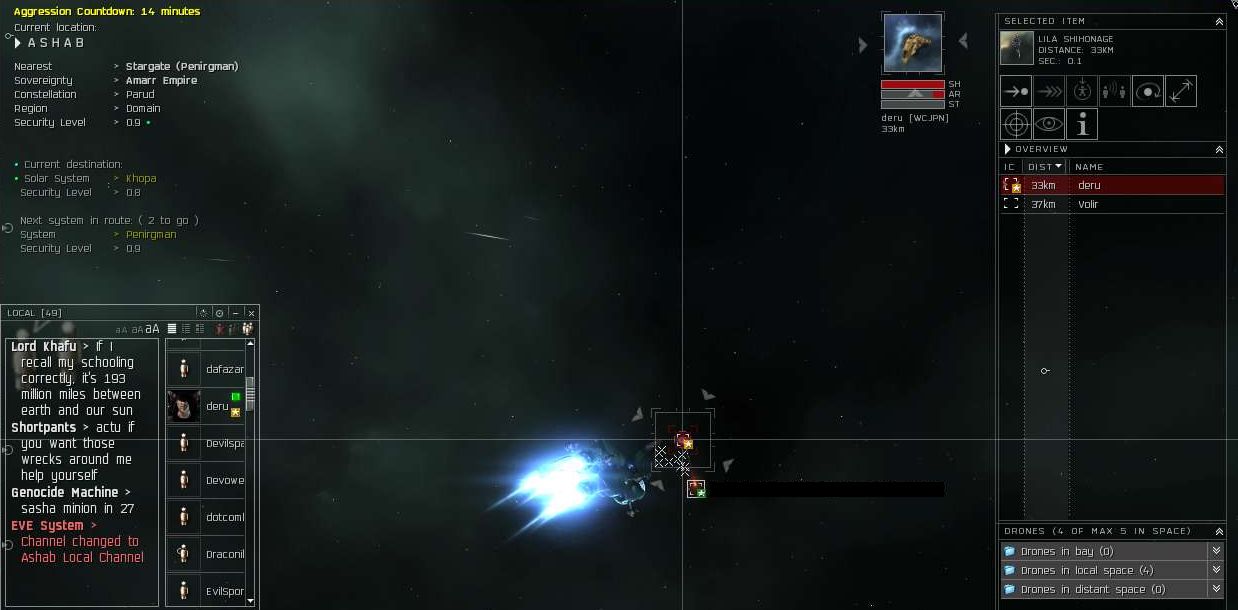Collapse the Overview panel
The image size is (1238, 610).
pos(1219,149)
